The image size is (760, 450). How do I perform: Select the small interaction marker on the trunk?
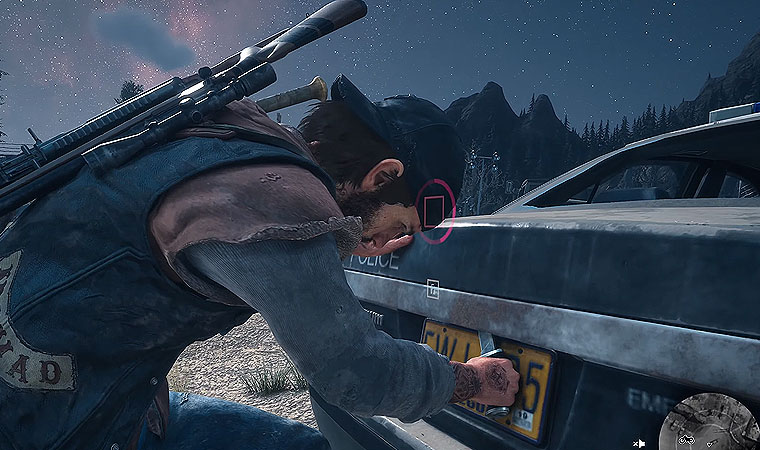tap(433, 288)
